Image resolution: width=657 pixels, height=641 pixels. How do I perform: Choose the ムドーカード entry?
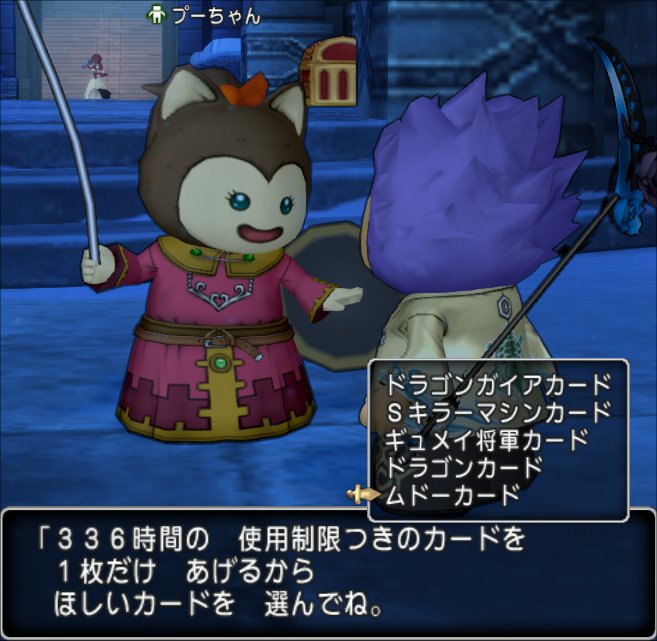coord(452,494)
